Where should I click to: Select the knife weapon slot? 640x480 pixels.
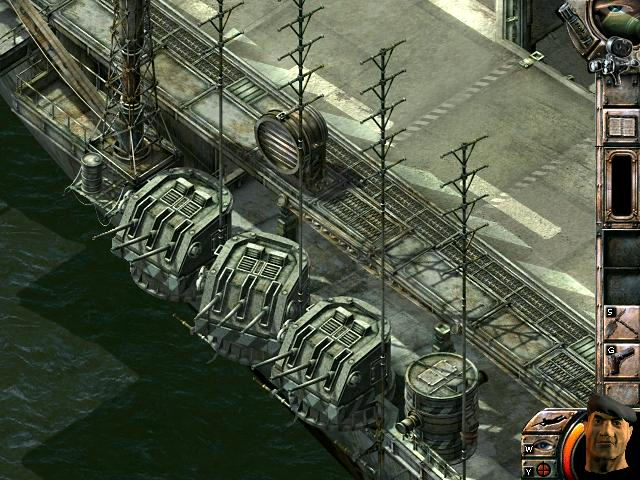coord(622,322)
